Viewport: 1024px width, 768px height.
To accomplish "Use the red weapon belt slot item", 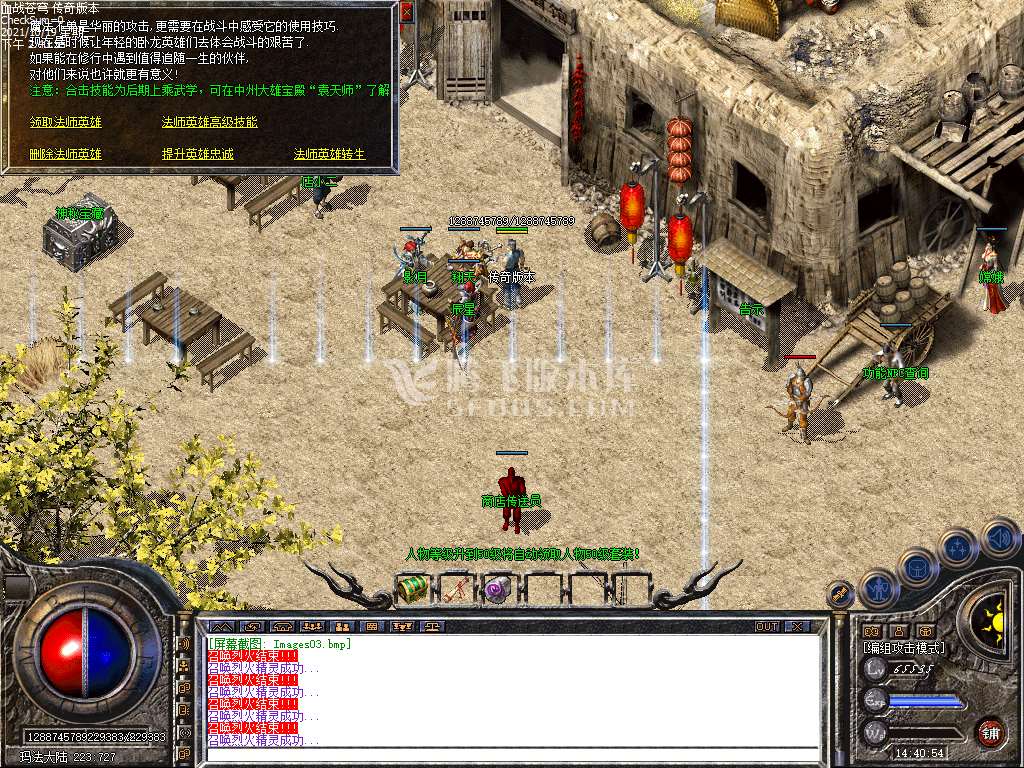I will click(x=455, y=589).
